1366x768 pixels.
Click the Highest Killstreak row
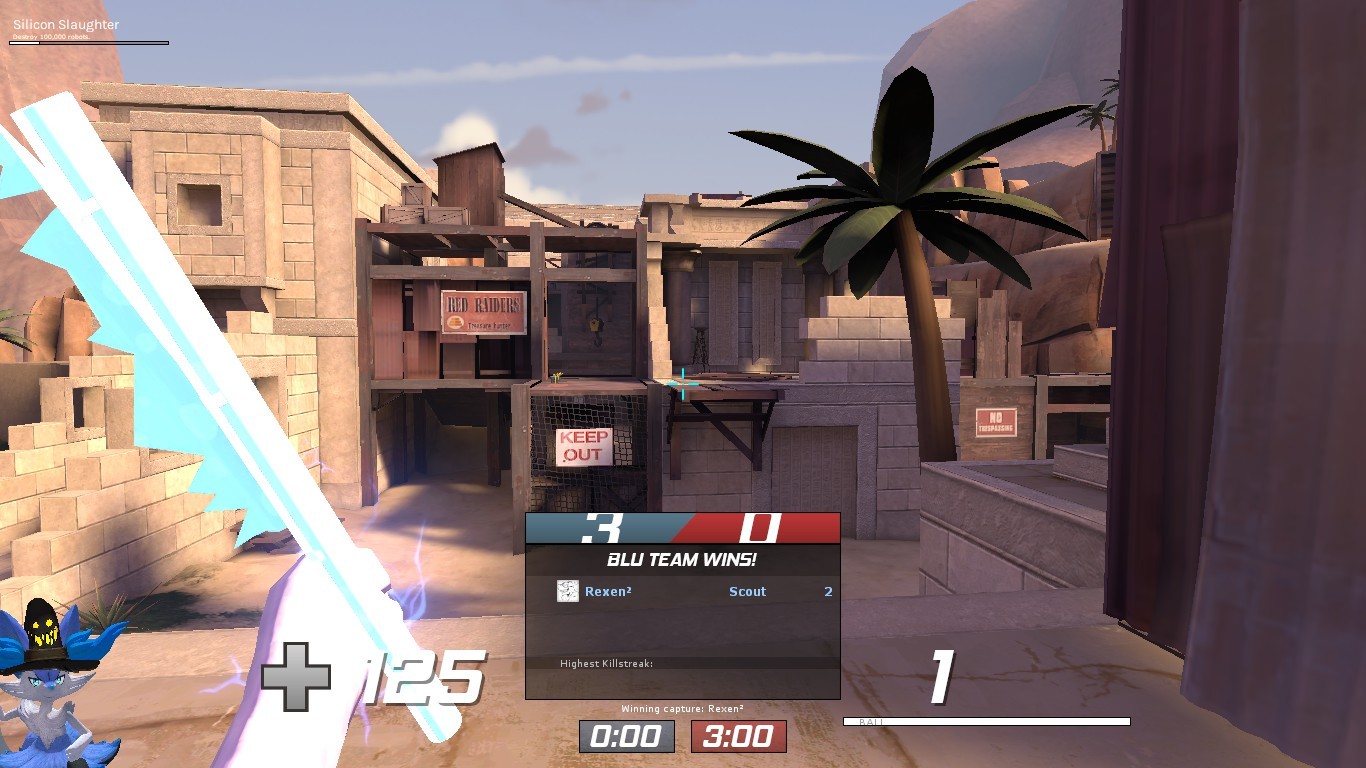(608, 662)
